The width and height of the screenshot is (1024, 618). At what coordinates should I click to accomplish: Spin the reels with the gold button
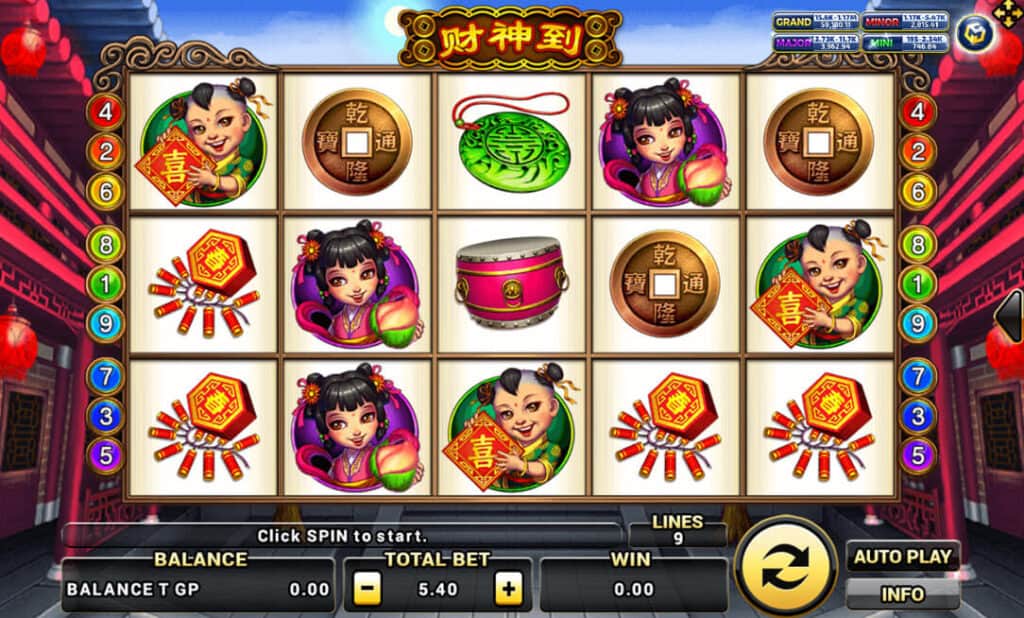click(785, 570)
